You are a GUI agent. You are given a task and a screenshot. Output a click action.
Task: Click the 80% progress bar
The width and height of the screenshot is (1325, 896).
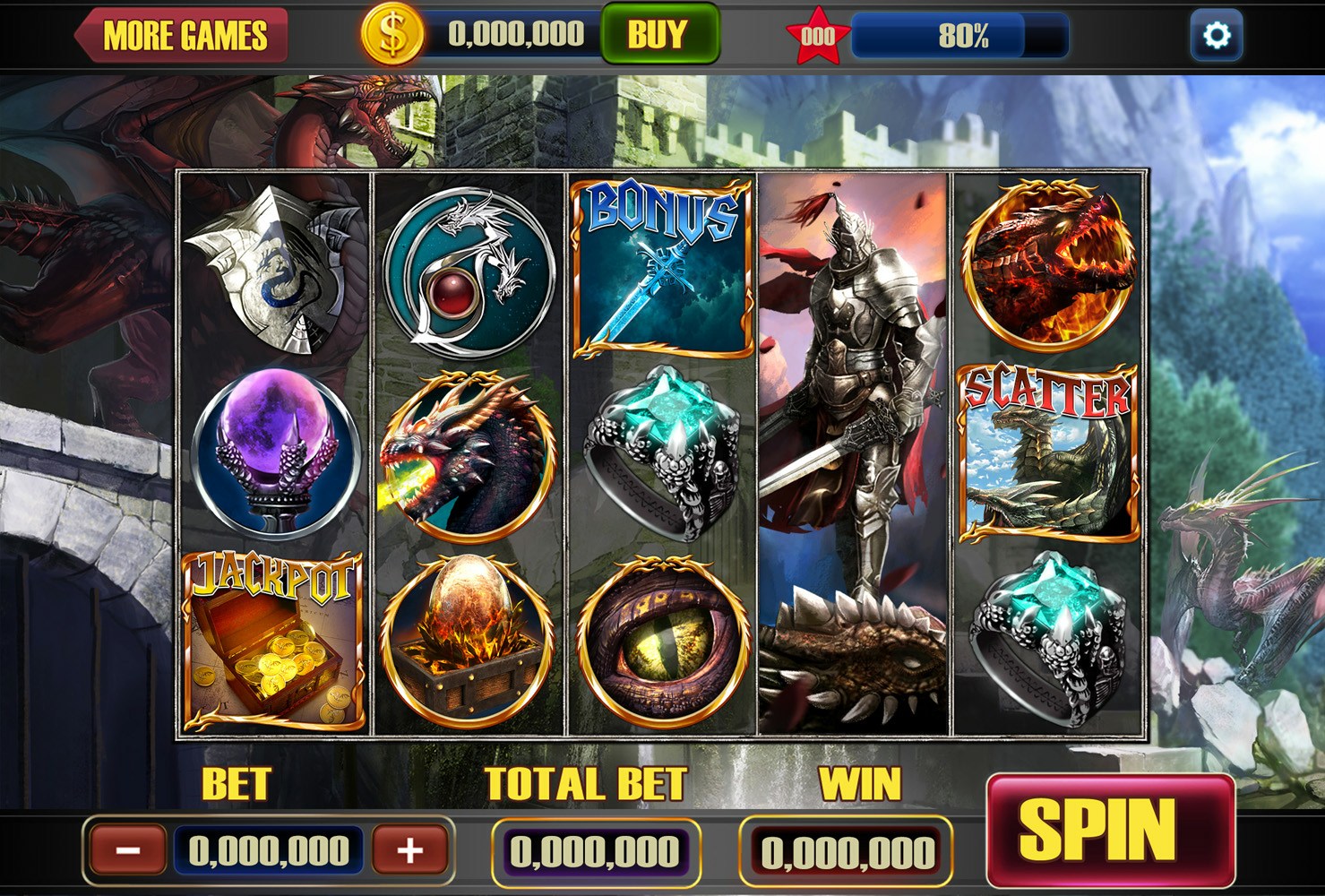(959, 36)
